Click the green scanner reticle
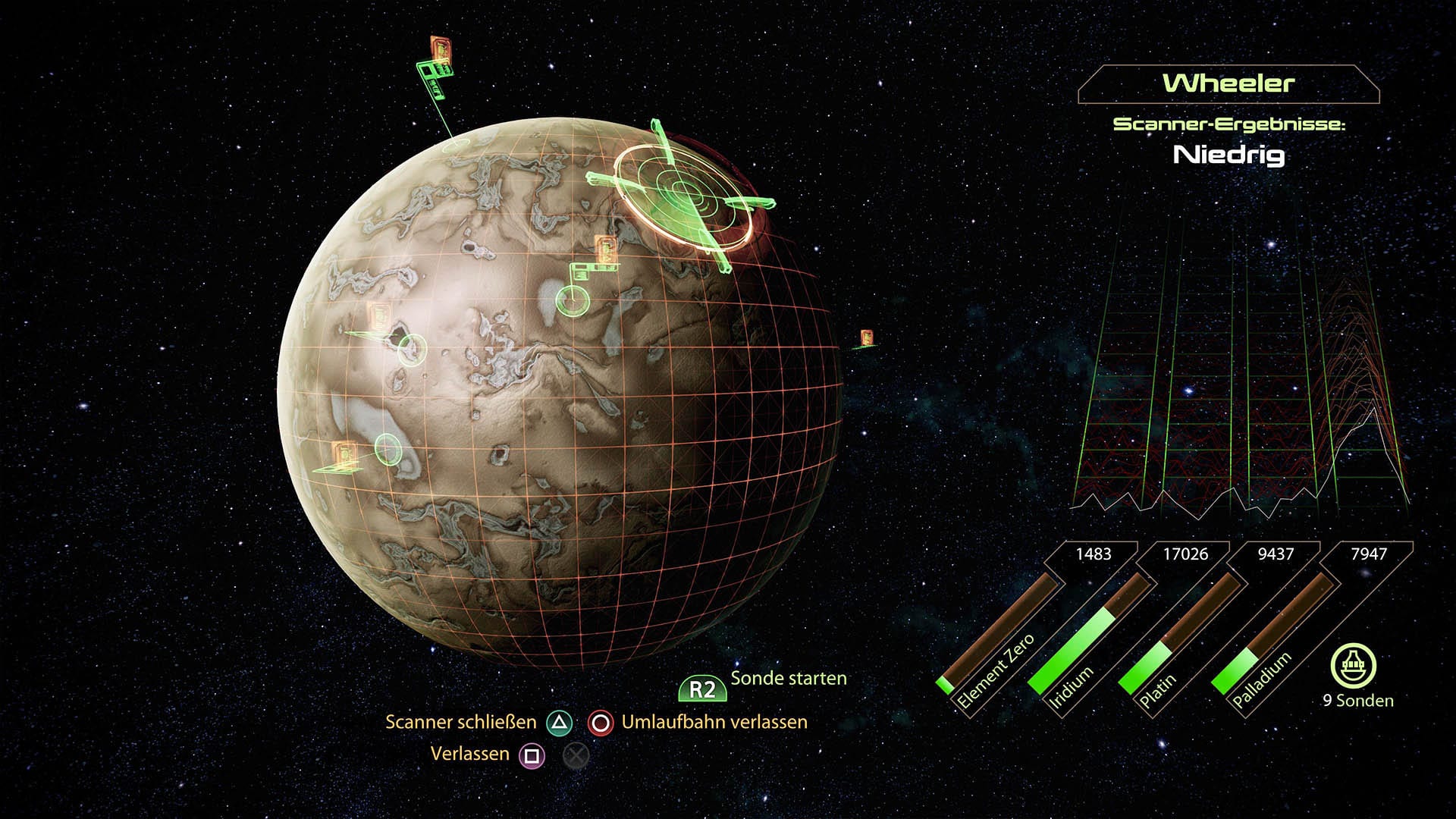 coord(682,191)
